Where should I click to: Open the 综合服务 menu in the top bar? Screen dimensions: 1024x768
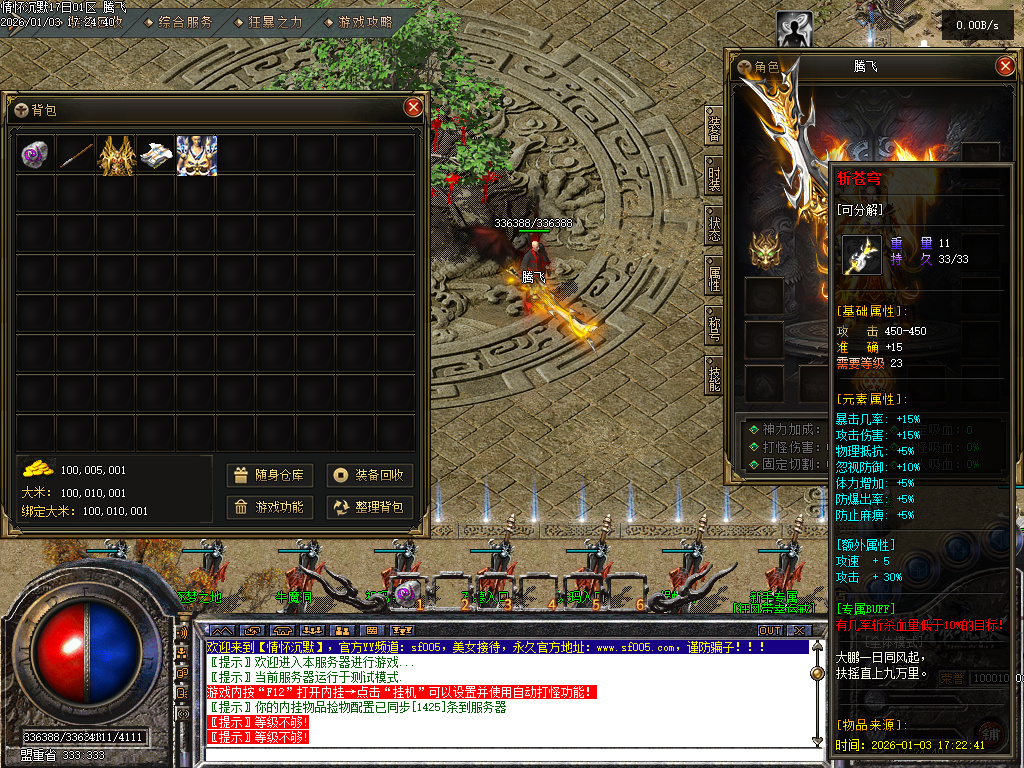(185, 21)
